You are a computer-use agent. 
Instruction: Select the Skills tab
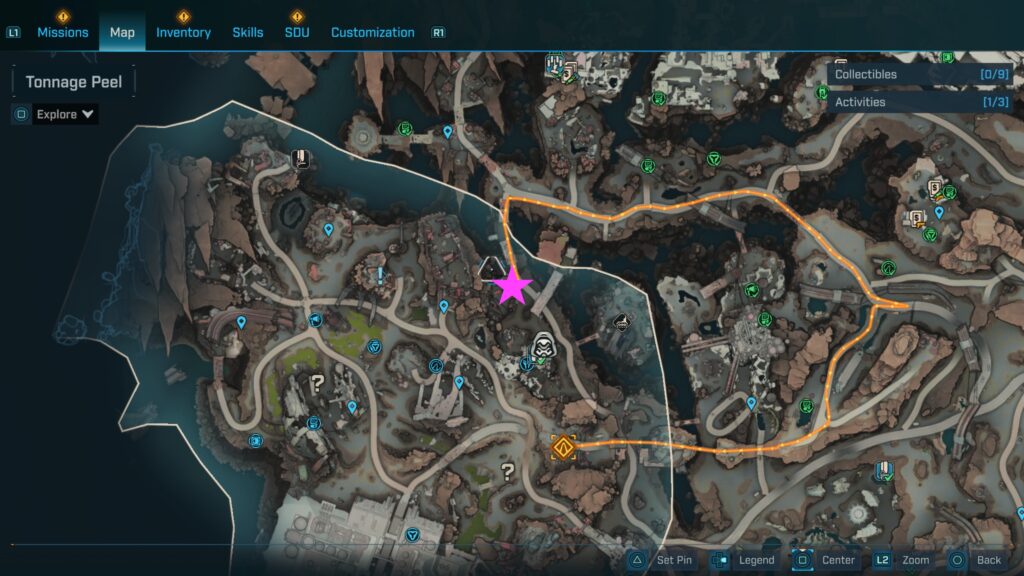click(248, 32)
